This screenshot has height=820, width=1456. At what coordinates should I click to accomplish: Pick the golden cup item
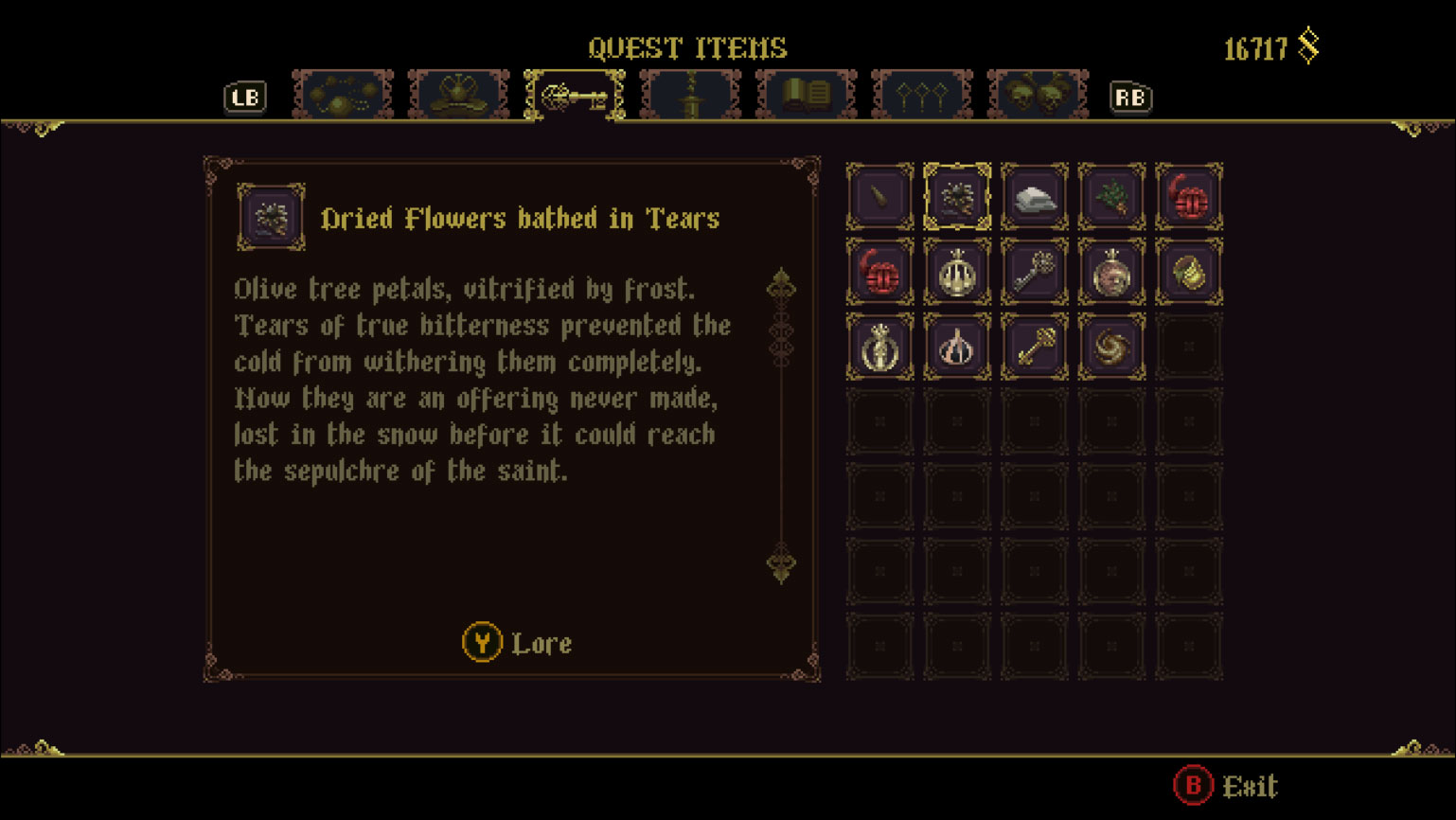click(x=1189, y=273)
